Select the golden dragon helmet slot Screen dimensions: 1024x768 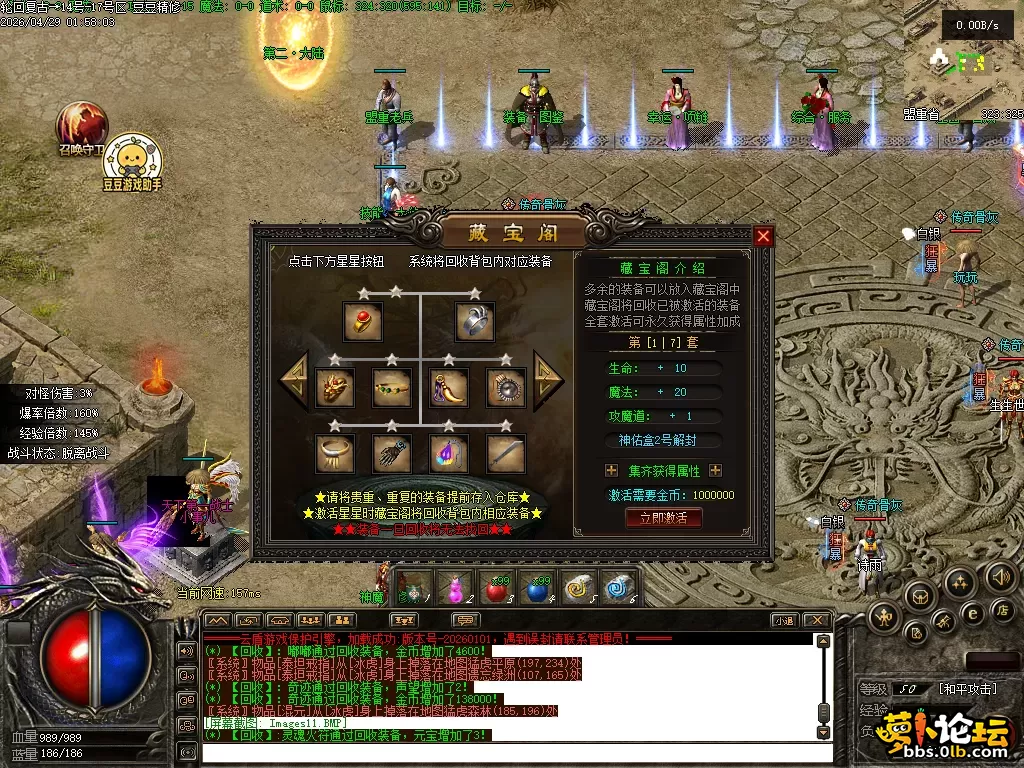[335, 387]
